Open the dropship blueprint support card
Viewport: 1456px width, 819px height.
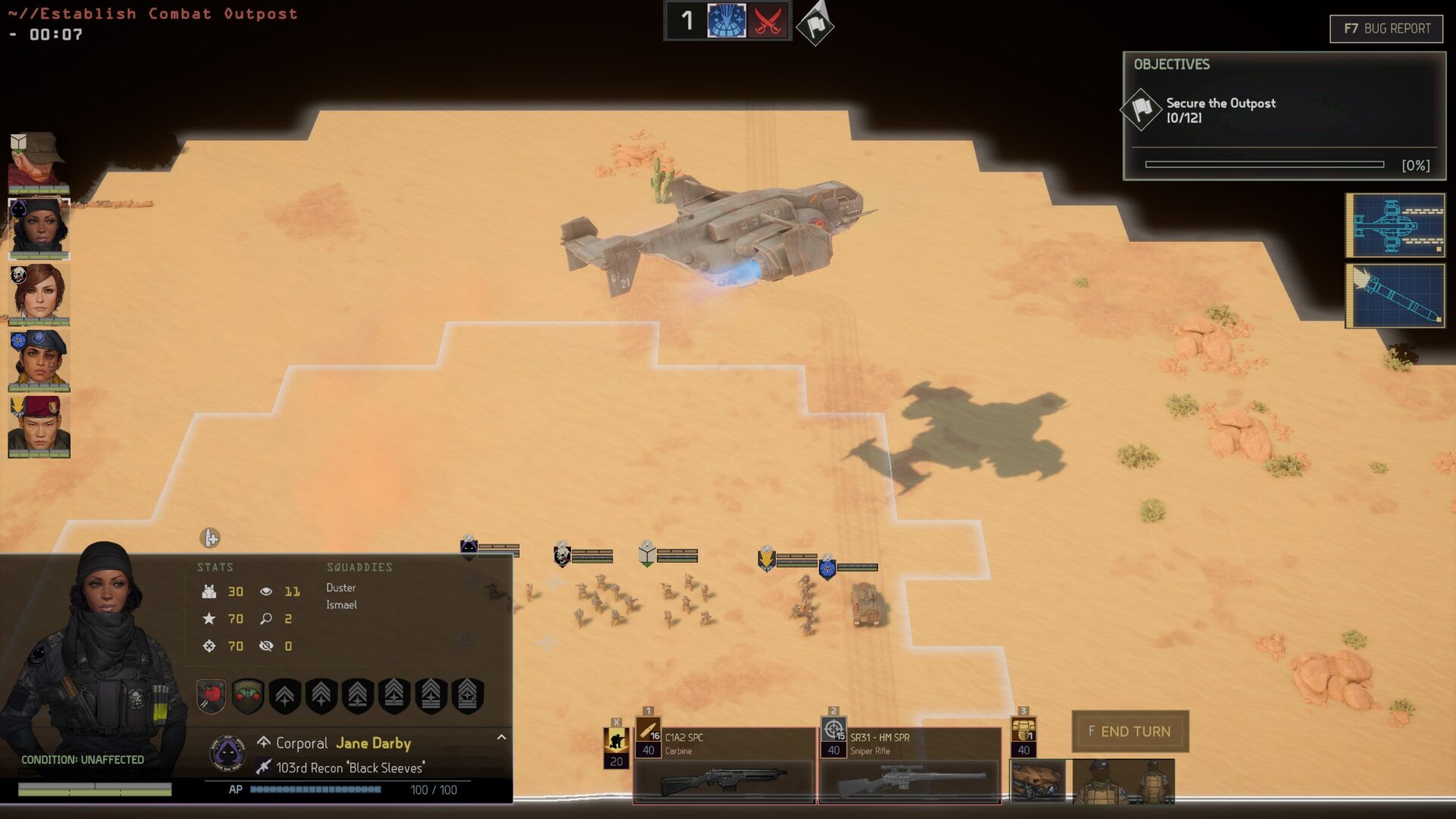pyautogui.click(x=1395, y=225)
